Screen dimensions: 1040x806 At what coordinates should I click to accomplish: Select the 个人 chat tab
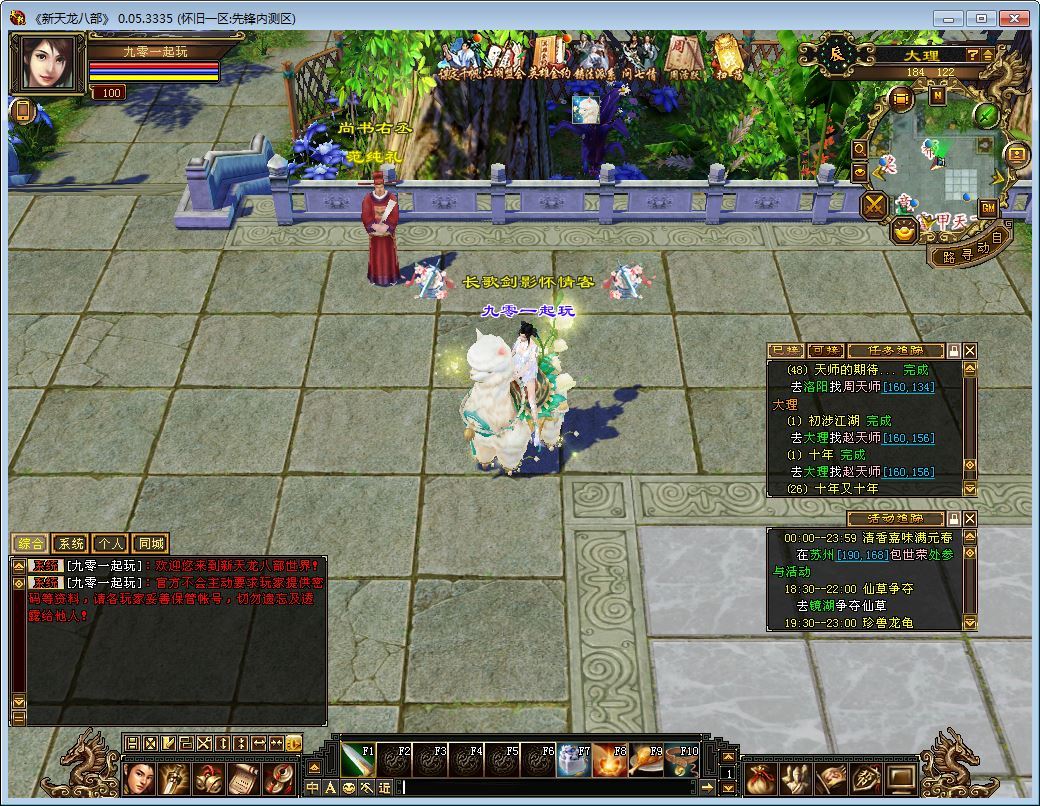tap(110, 544)
